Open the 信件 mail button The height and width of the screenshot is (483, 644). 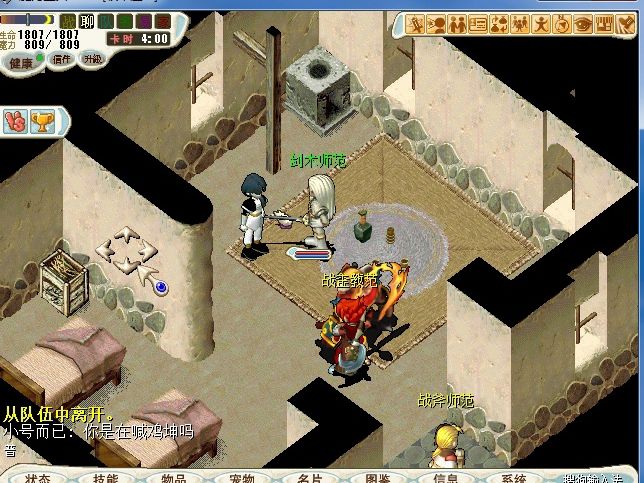(x=62, y=59)
